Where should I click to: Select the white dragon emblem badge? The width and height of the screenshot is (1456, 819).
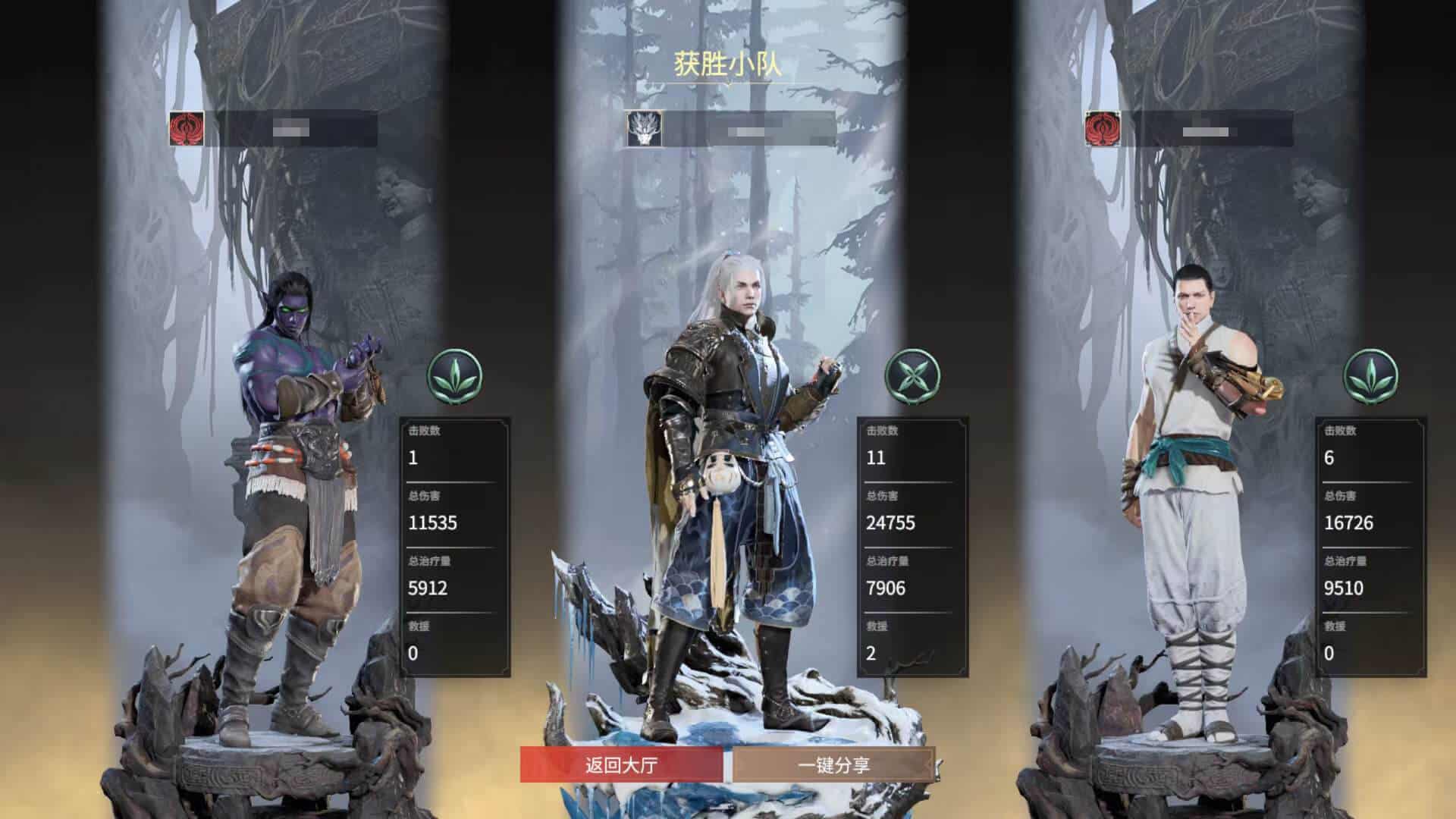click(644, 128)
